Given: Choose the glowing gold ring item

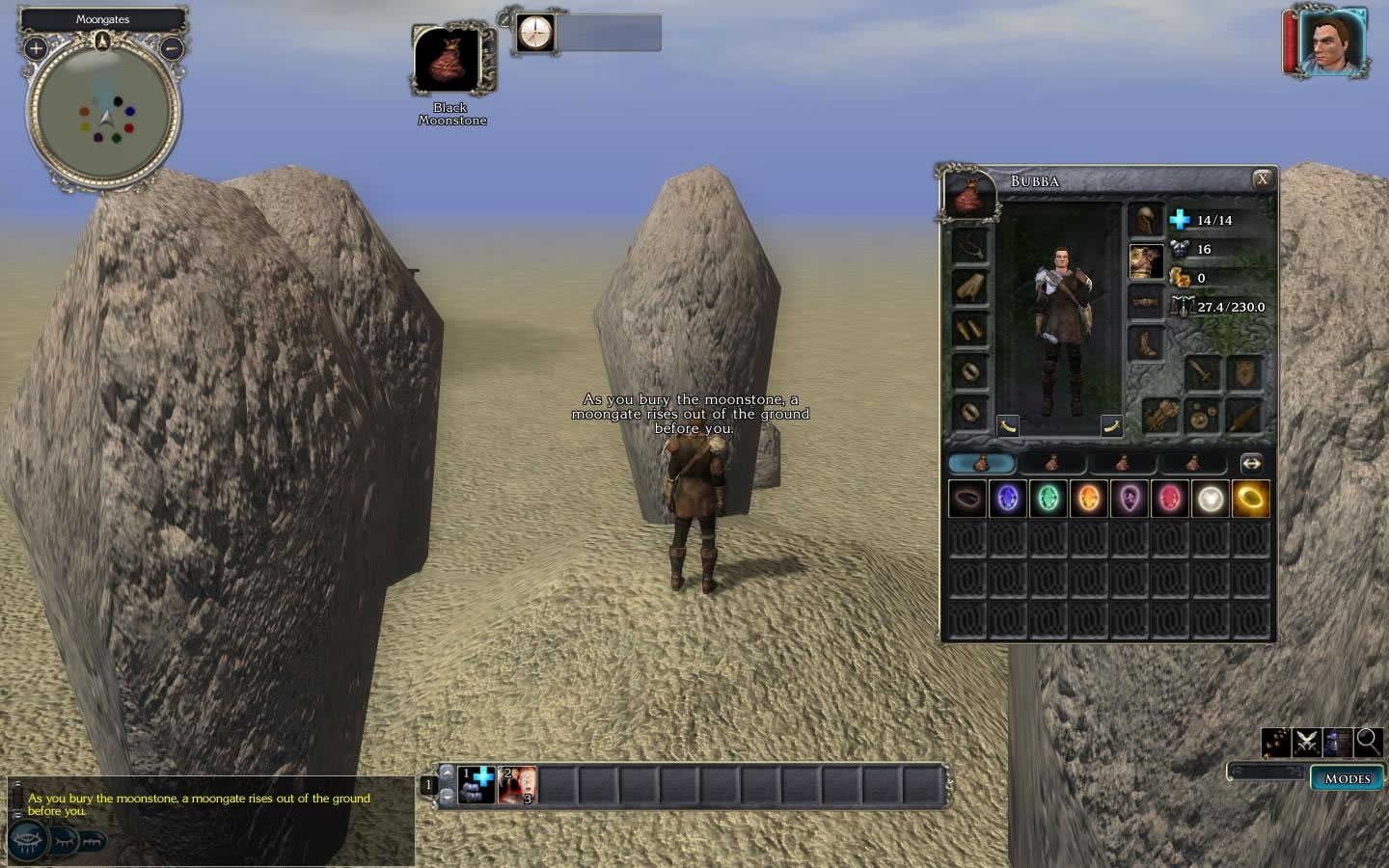Looking at the screenshot, I should 1250,499.
